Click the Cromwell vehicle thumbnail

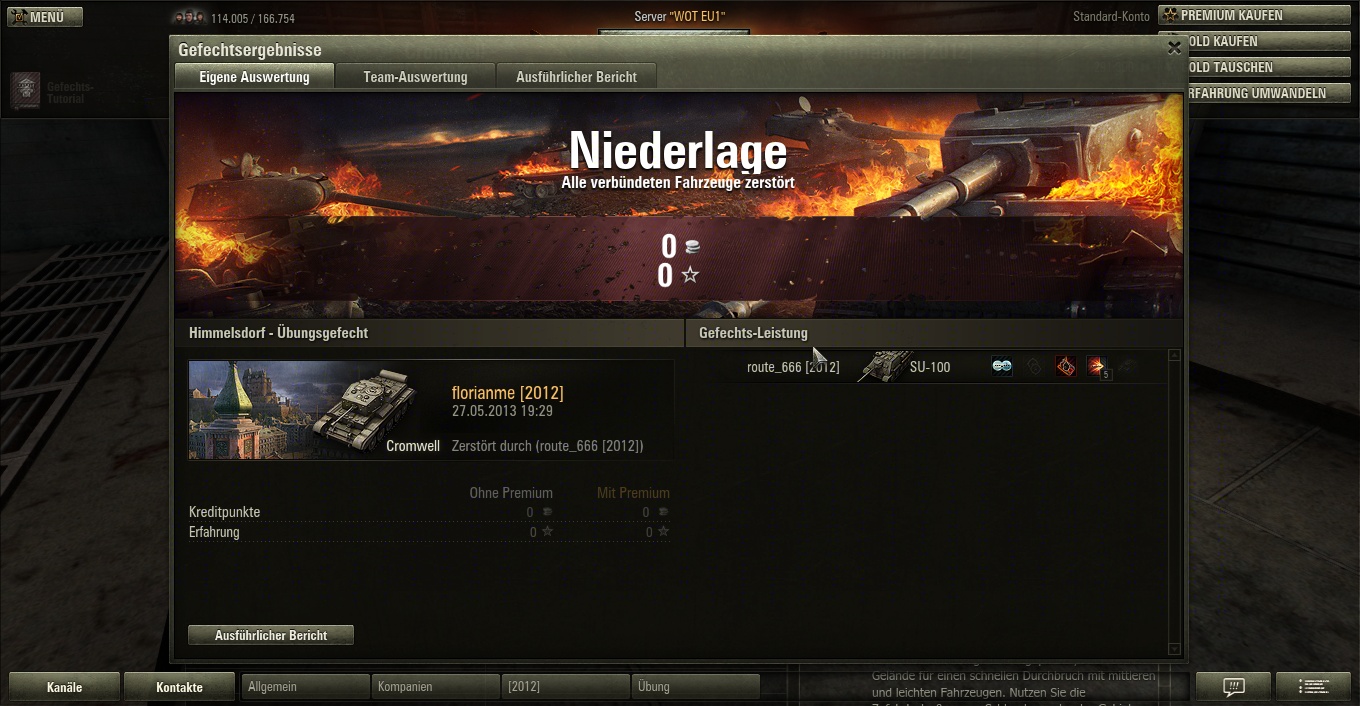tap(316, 410)
